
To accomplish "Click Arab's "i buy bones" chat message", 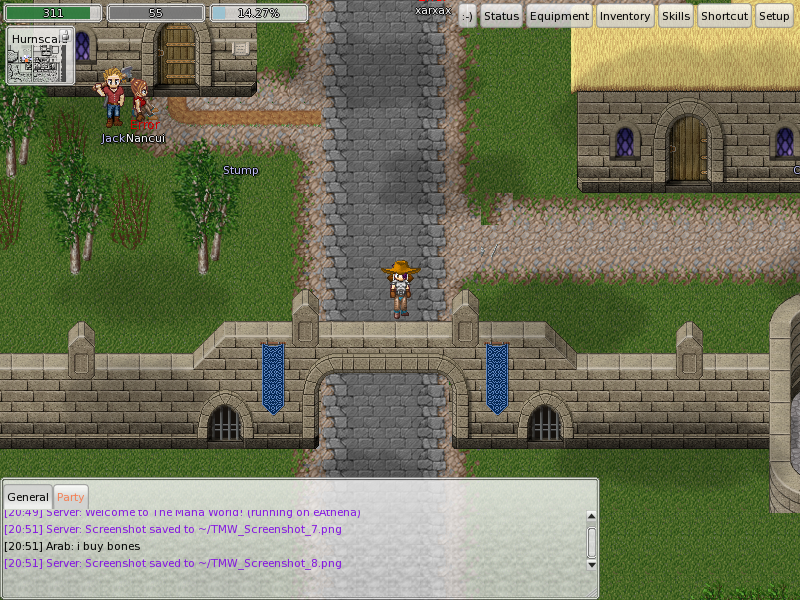I will [72, 546].
